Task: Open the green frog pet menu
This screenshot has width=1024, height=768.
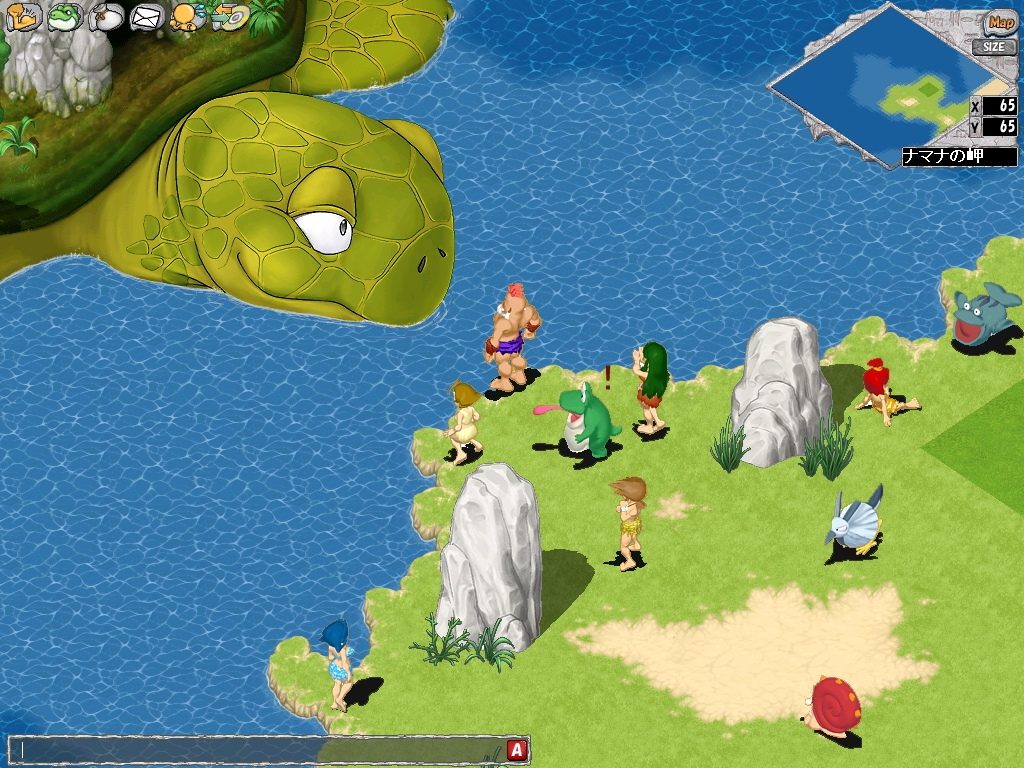Action: coord(65,17)
